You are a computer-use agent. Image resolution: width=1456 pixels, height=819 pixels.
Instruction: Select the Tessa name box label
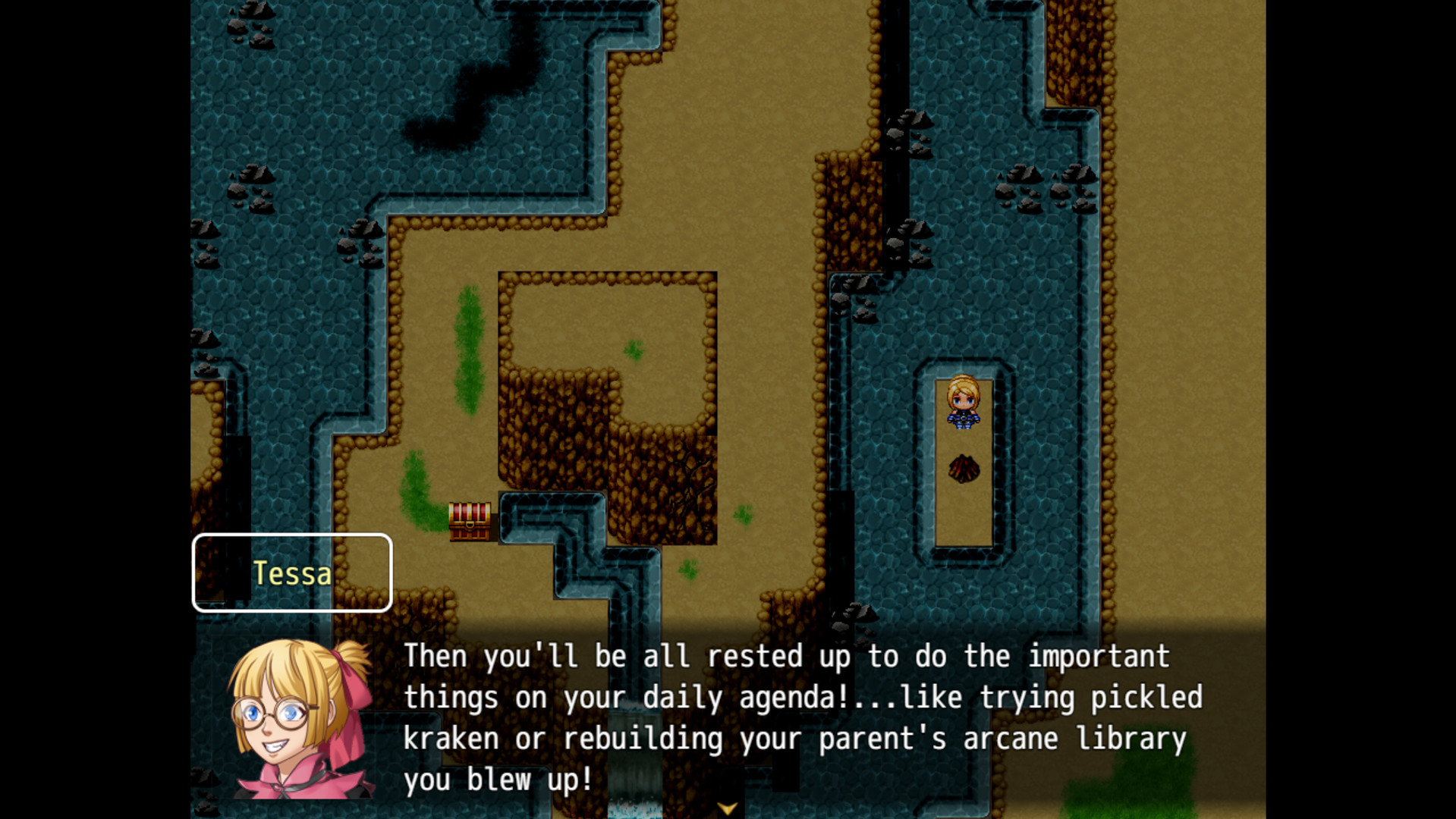[x=292, y=573]
